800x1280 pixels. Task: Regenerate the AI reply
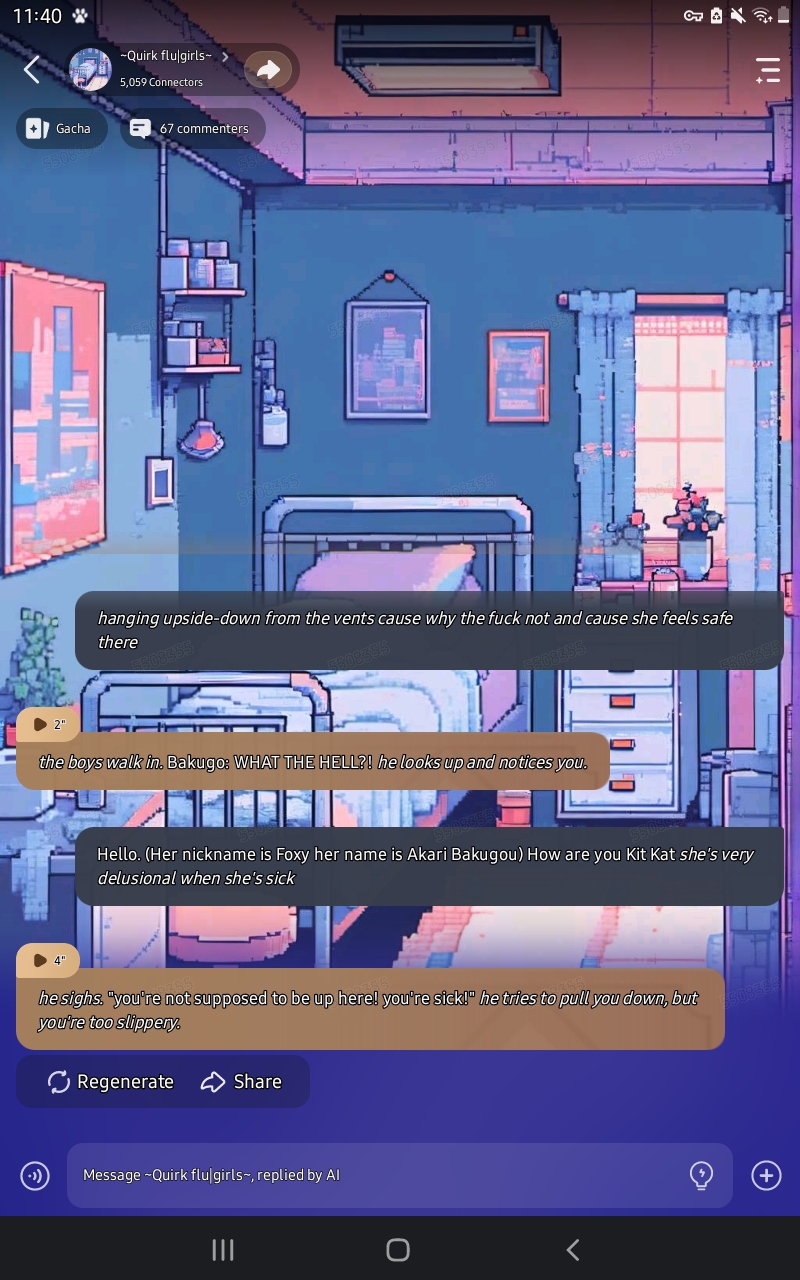click(x=111, y=1082)
